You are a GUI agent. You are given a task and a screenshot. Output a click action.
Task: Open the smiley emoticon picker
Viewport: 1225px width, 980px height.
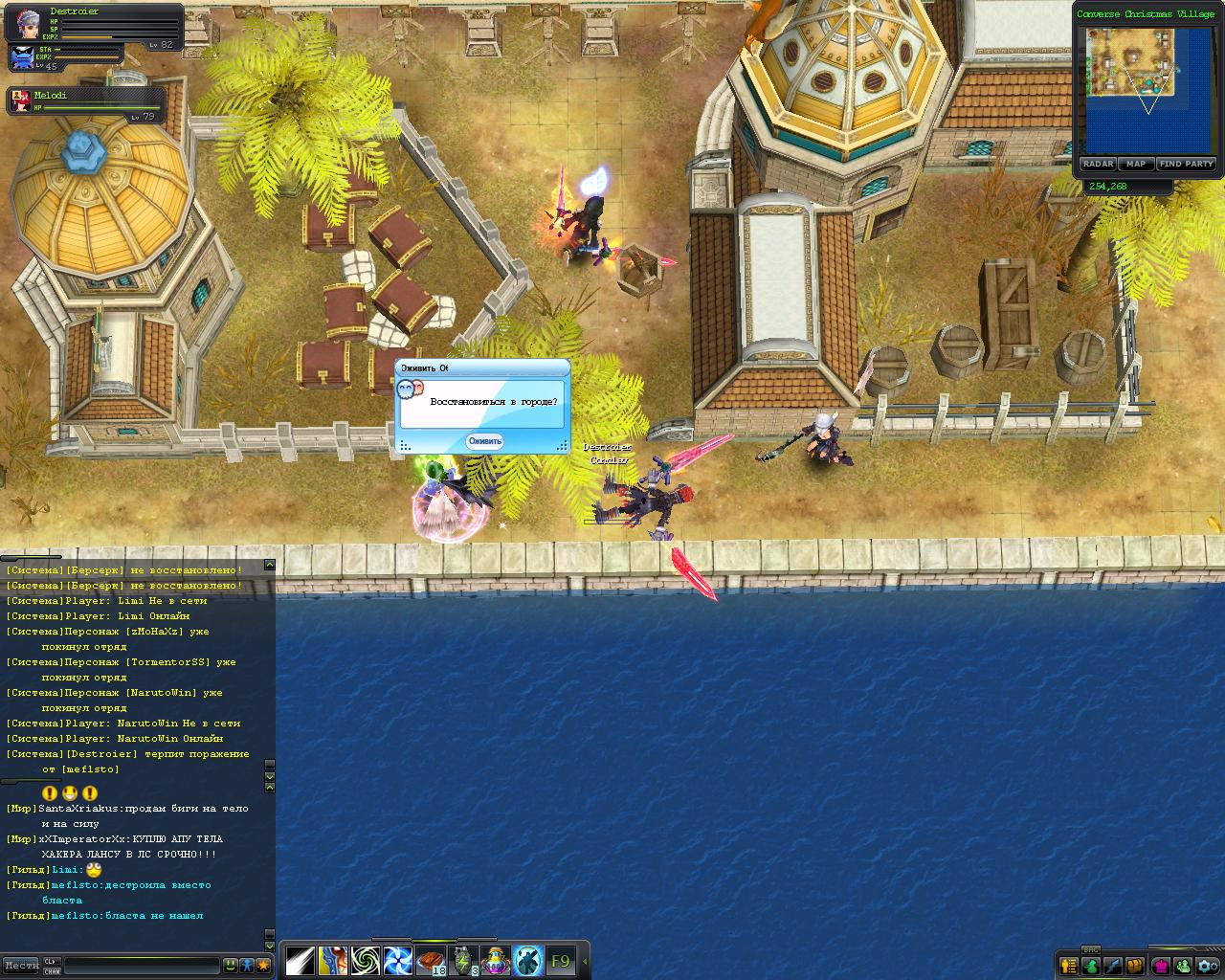click(230, 965)
